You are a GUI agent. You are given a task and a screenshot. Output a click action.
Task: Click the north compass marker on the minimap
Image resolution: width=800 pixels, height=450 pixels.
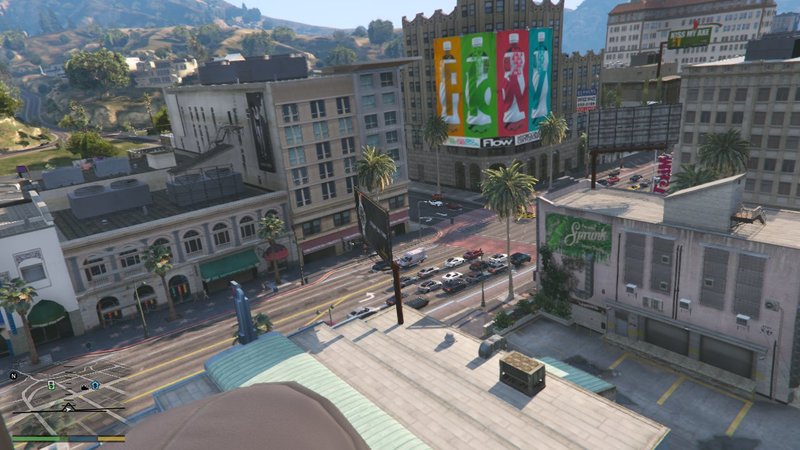pyautogui.click(x=14, y=376)
